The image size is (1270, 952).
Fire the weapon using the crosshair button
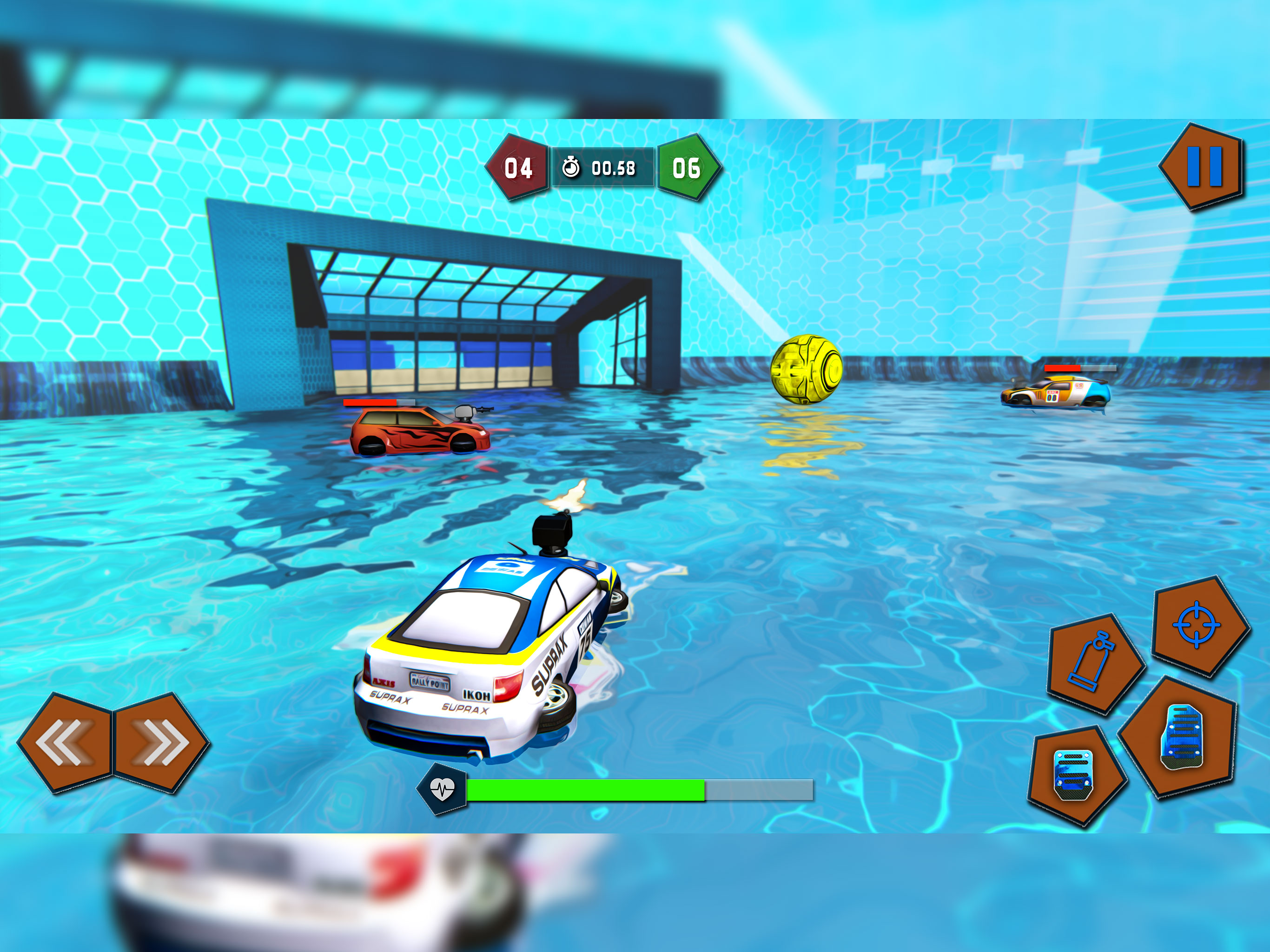click(1199, 625)
